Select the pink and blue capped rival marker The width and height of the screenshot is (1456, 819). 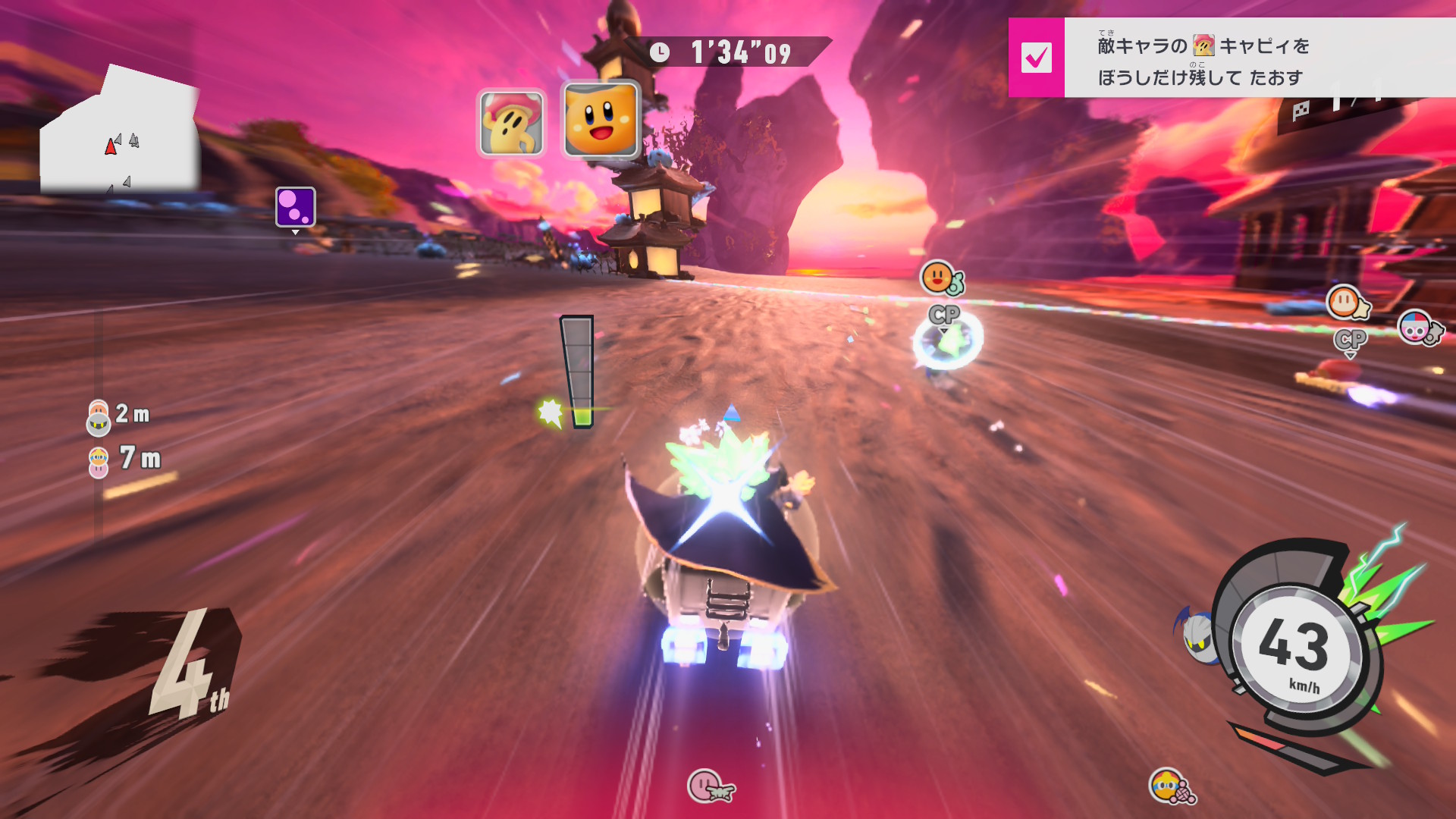(1418, 328)
